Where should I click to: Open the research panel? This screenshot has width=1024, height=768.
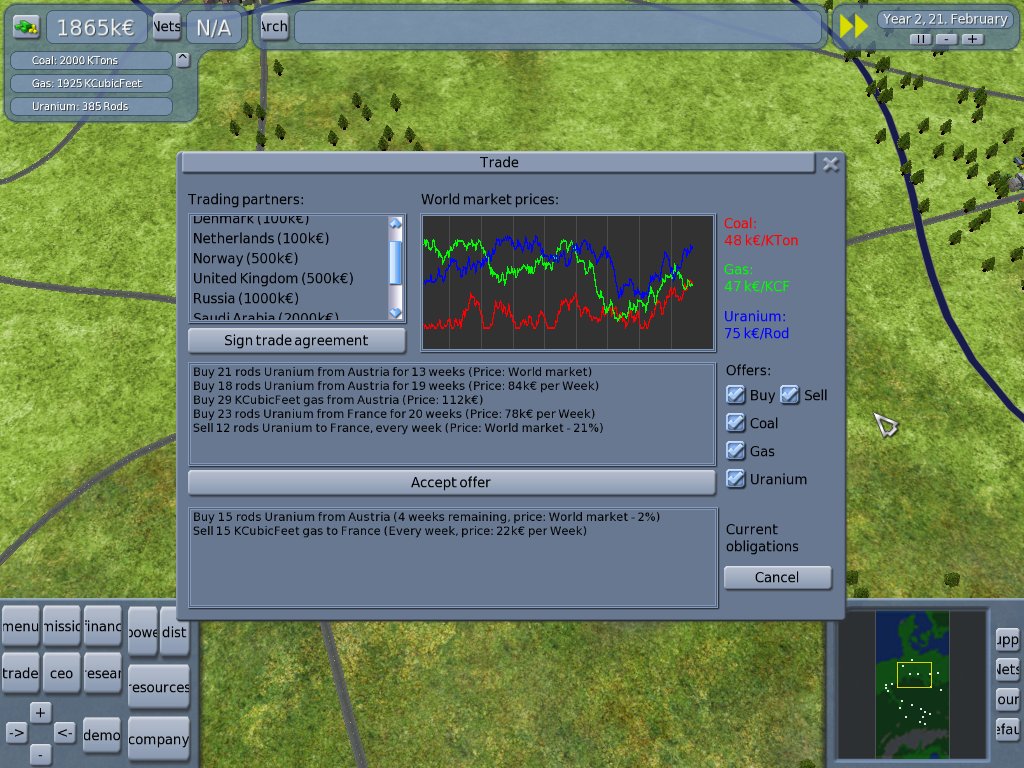click(x=102, y=673)
